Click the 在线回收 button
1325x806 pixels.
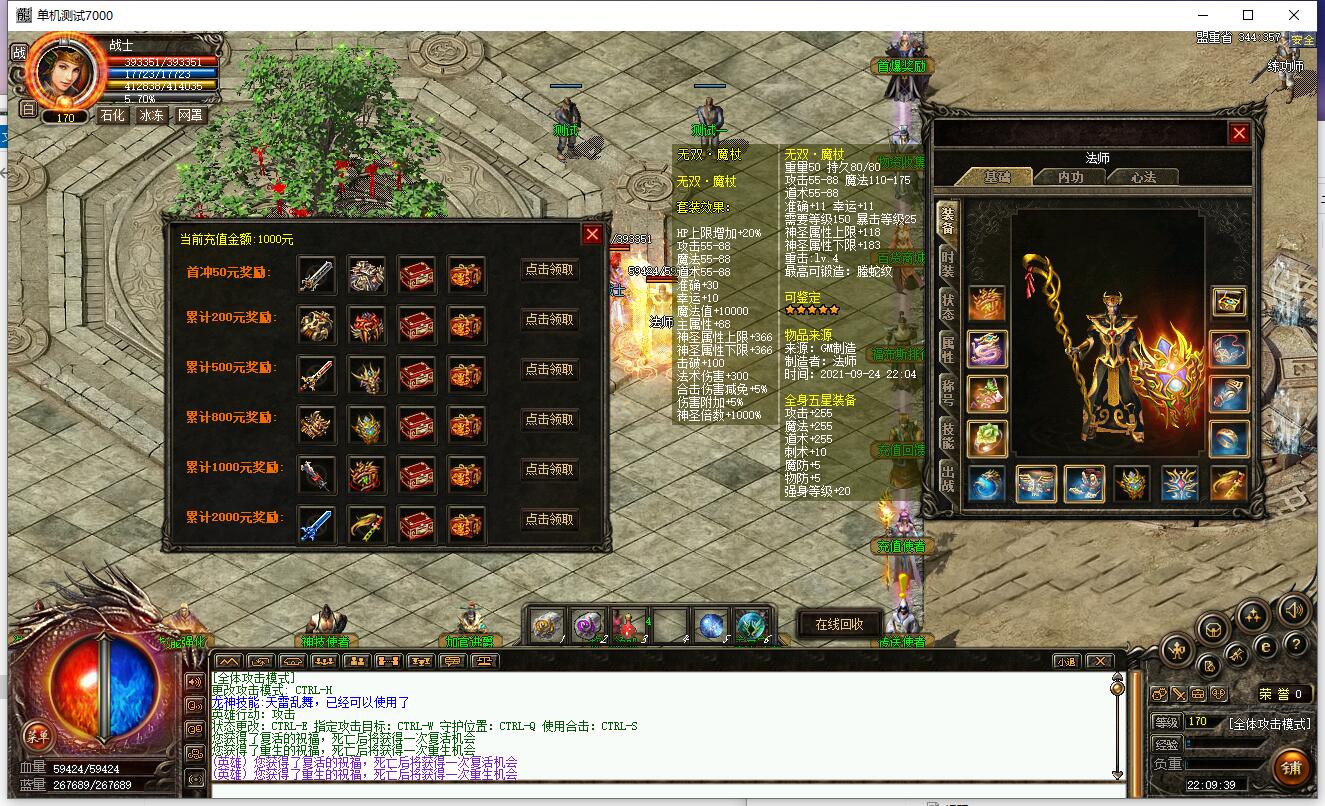pos(839,624)
